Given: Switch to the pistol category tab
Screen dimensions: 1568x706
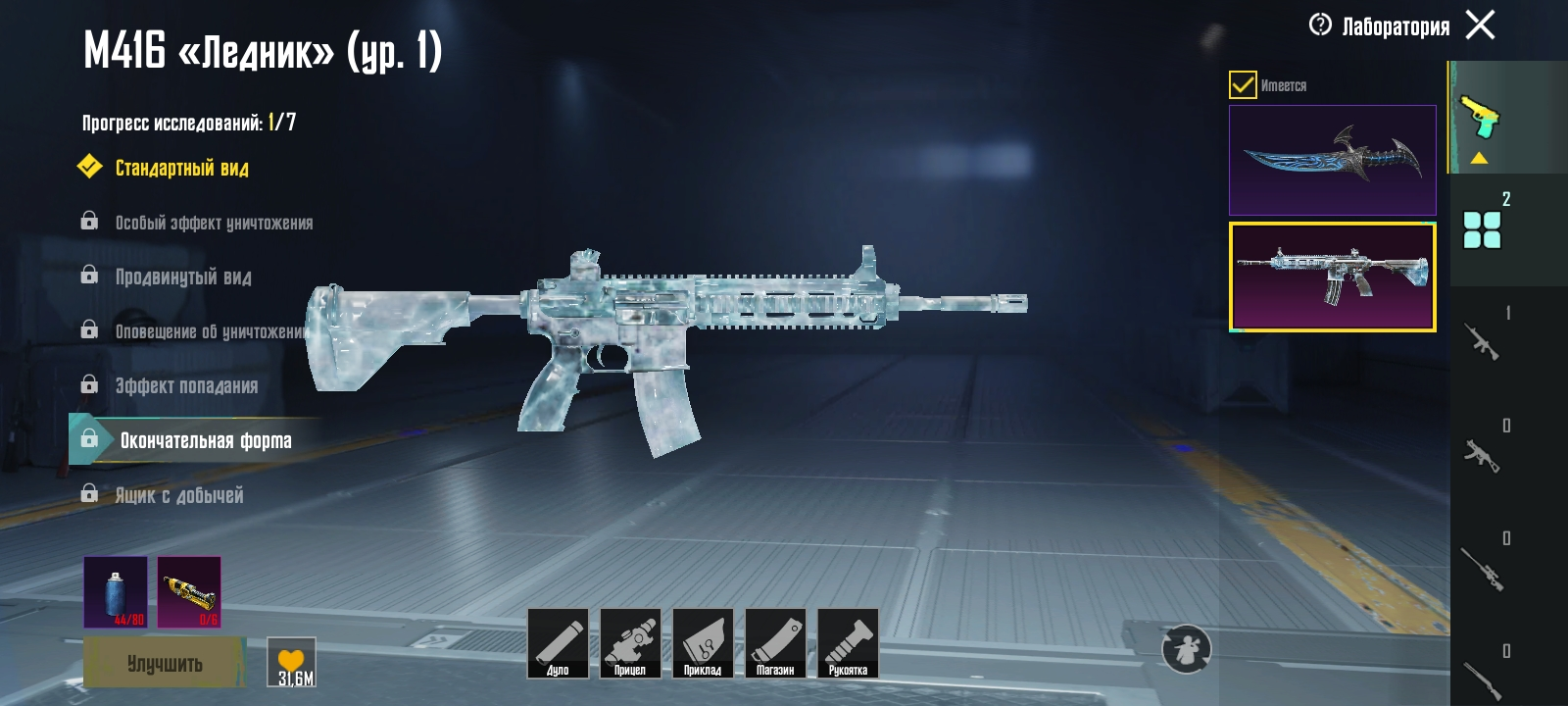Looking at the screenshot, I should coord(1480,118).
